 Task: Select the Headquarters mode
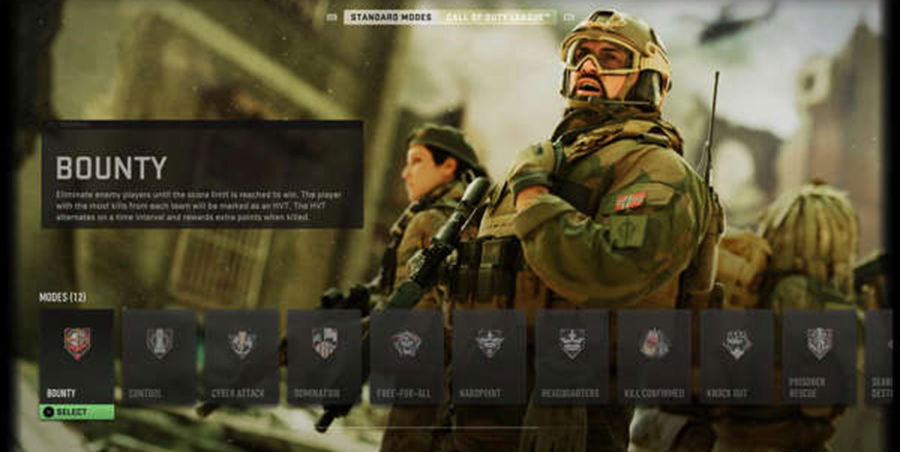click(572, 354)
